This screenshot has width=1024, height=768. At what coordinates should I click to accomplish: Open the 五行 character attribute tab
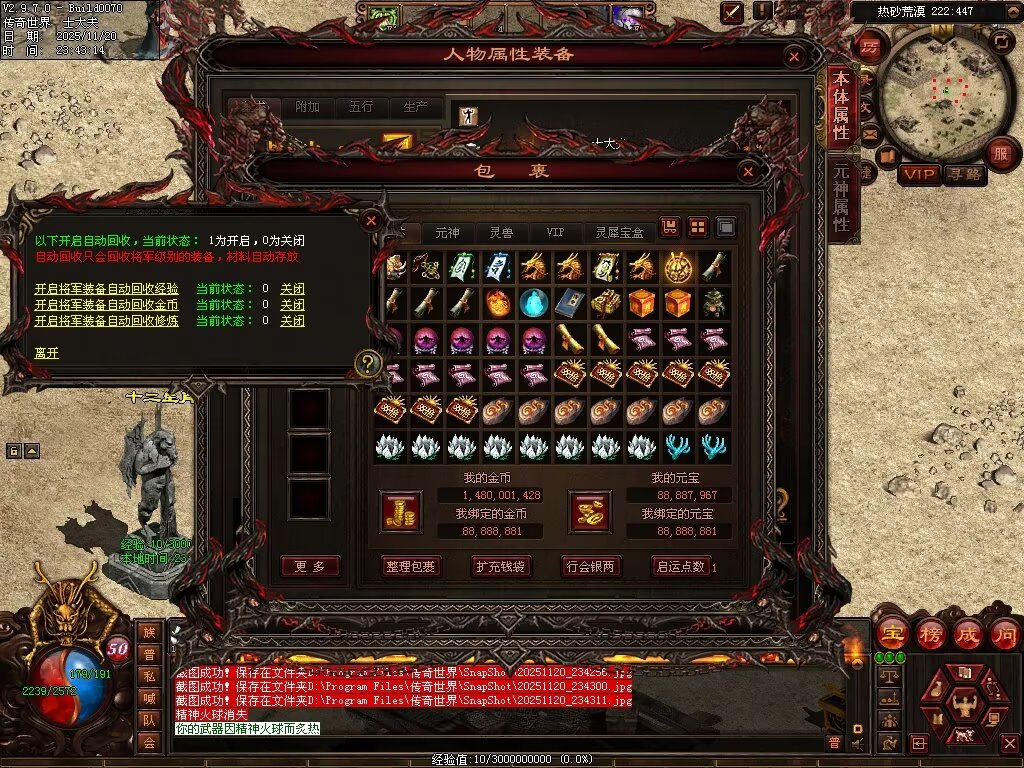pyautogui.click(x=361, y=107)
